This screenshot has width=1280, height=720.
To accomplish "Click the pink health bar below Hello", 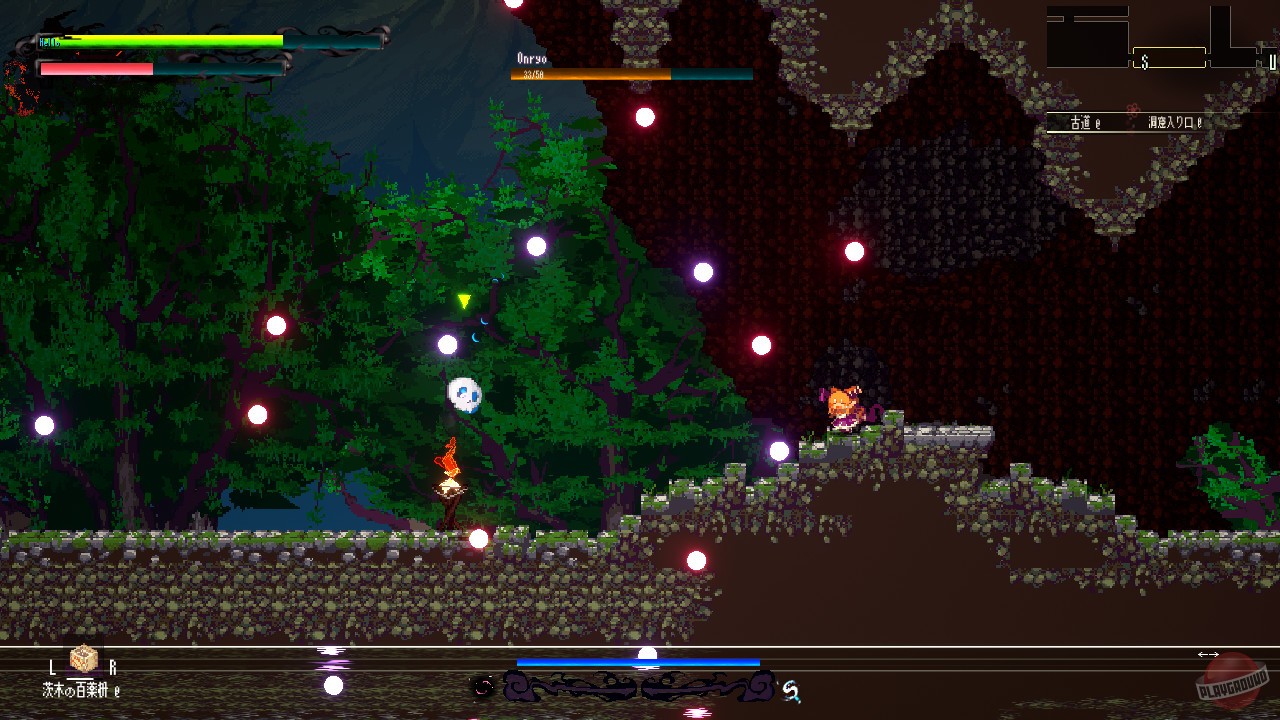I will 95,69.
